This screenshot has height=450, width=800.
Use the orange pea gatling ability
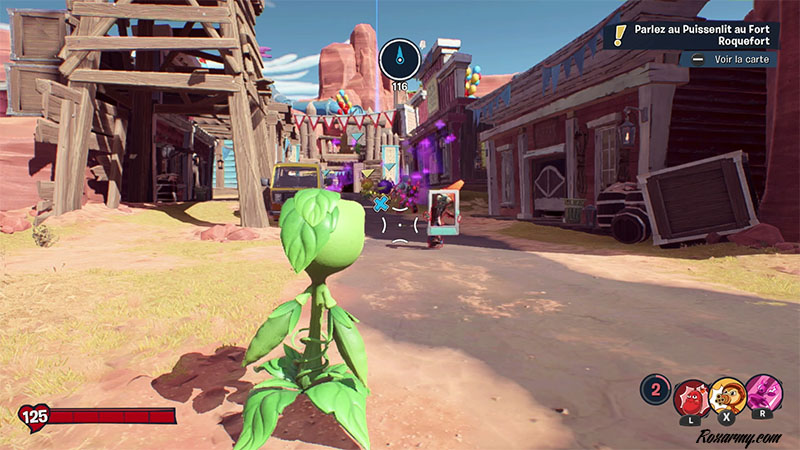[x=728, y=397]
